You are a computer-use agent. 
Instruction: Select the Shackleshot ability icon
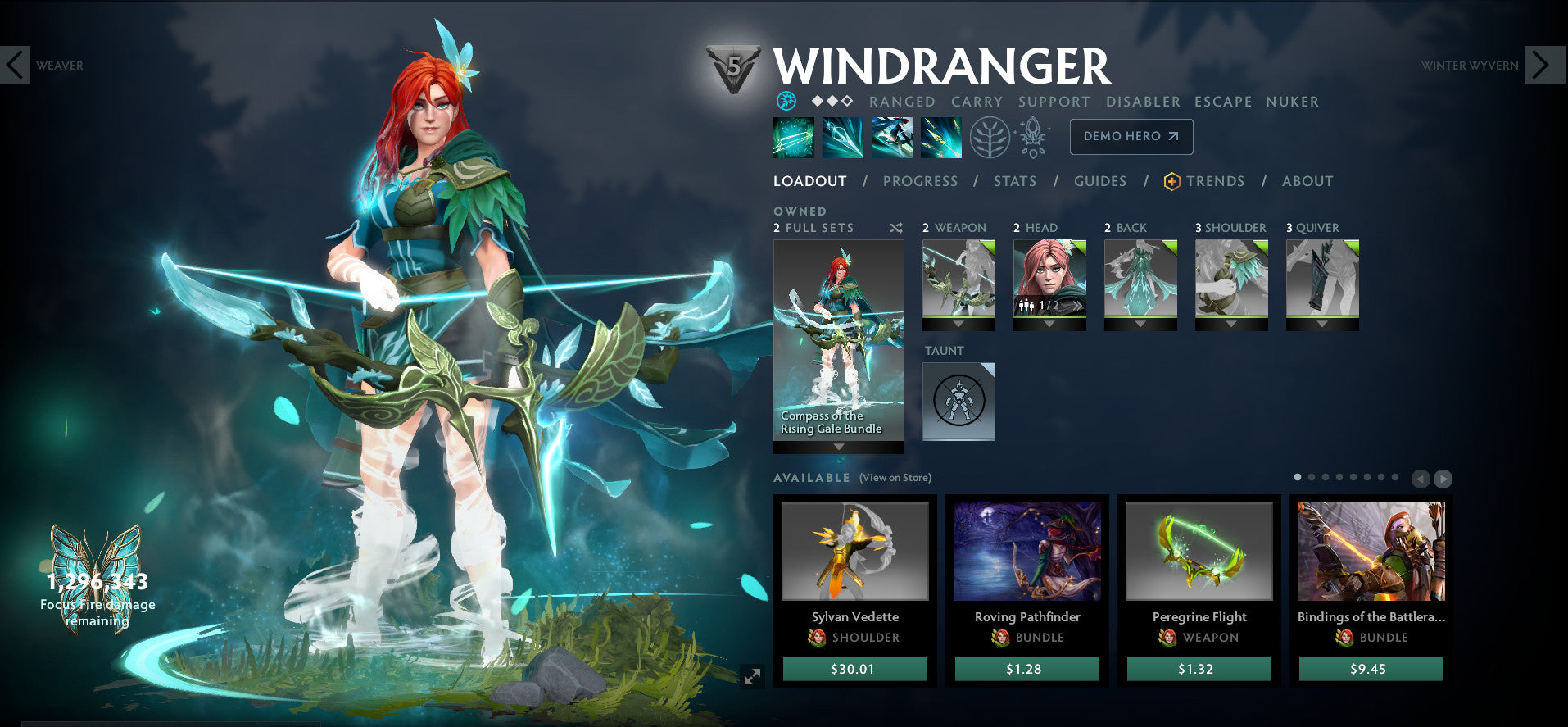click(793, 137)
